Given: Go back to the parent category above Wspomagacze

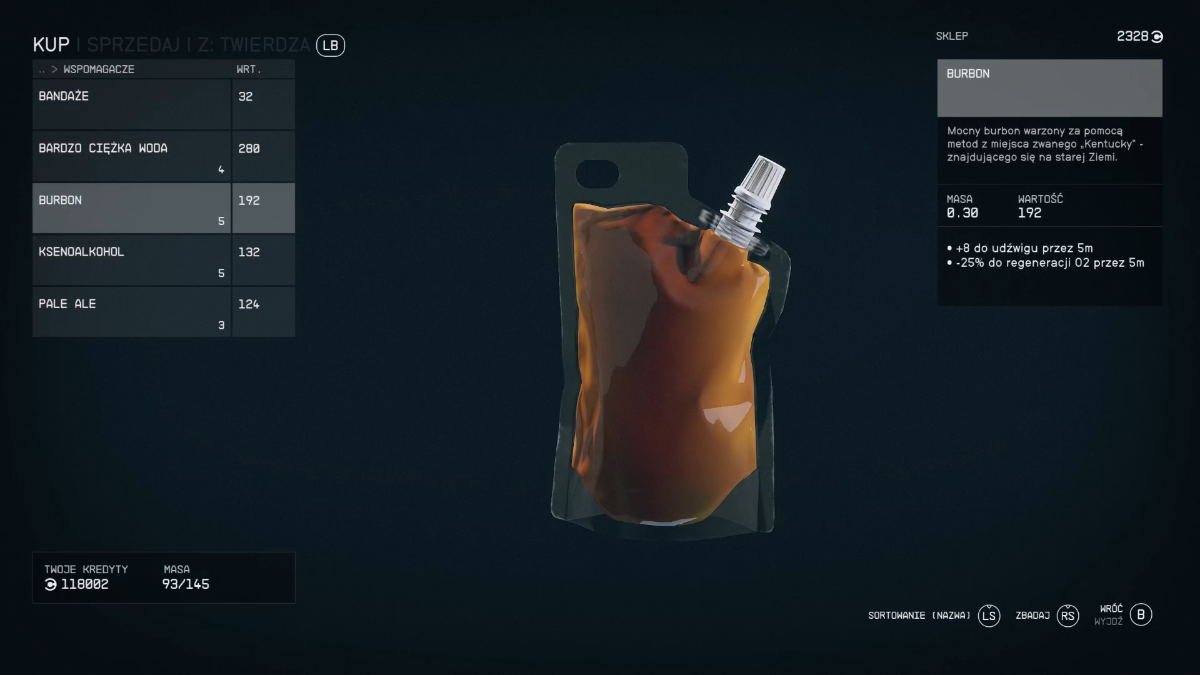Looking at the screenshot, I should (x=42, y=70).
